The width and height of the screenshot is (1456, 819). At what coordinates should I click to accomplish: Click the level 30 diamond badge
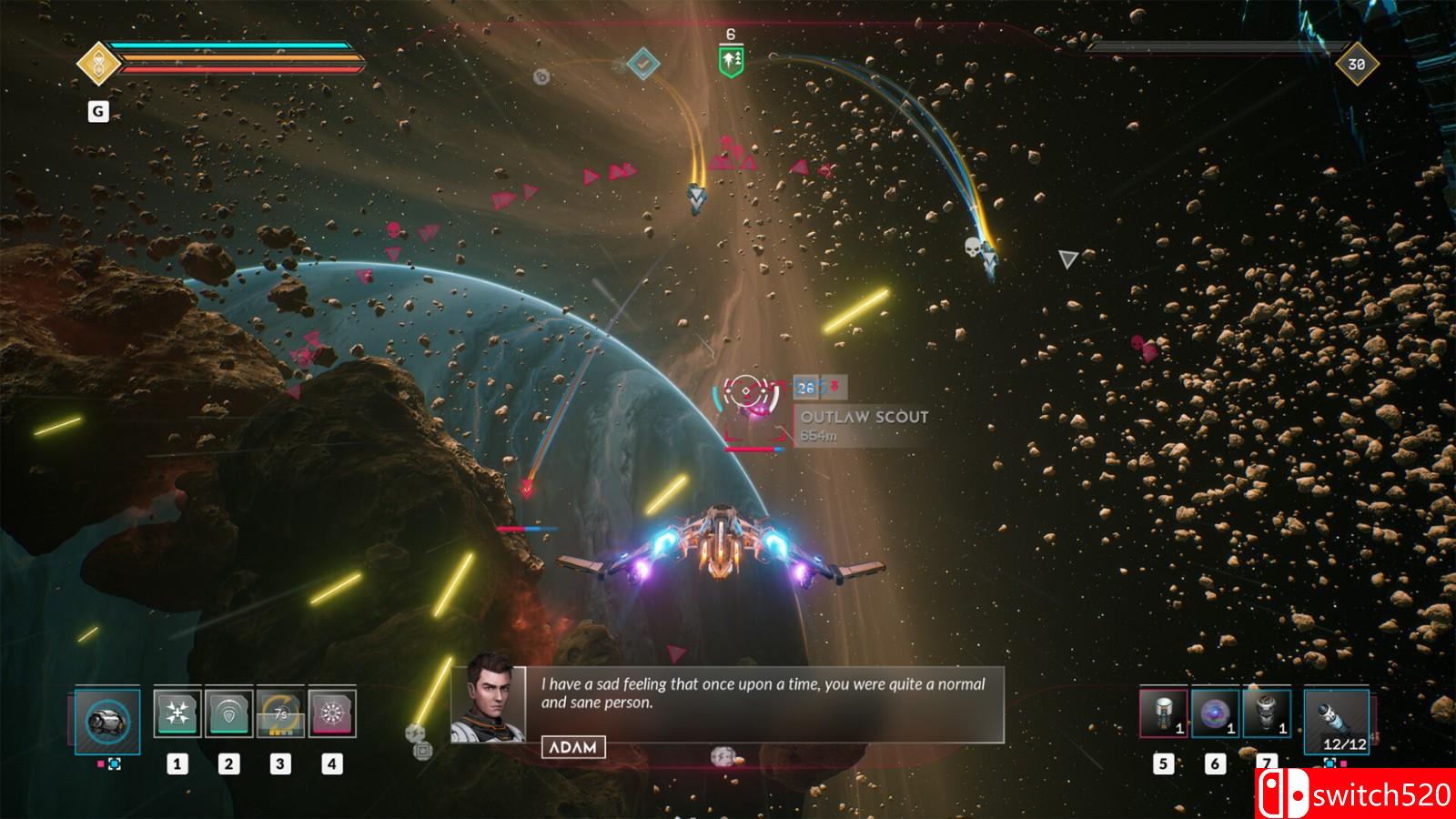(1356, 64)
